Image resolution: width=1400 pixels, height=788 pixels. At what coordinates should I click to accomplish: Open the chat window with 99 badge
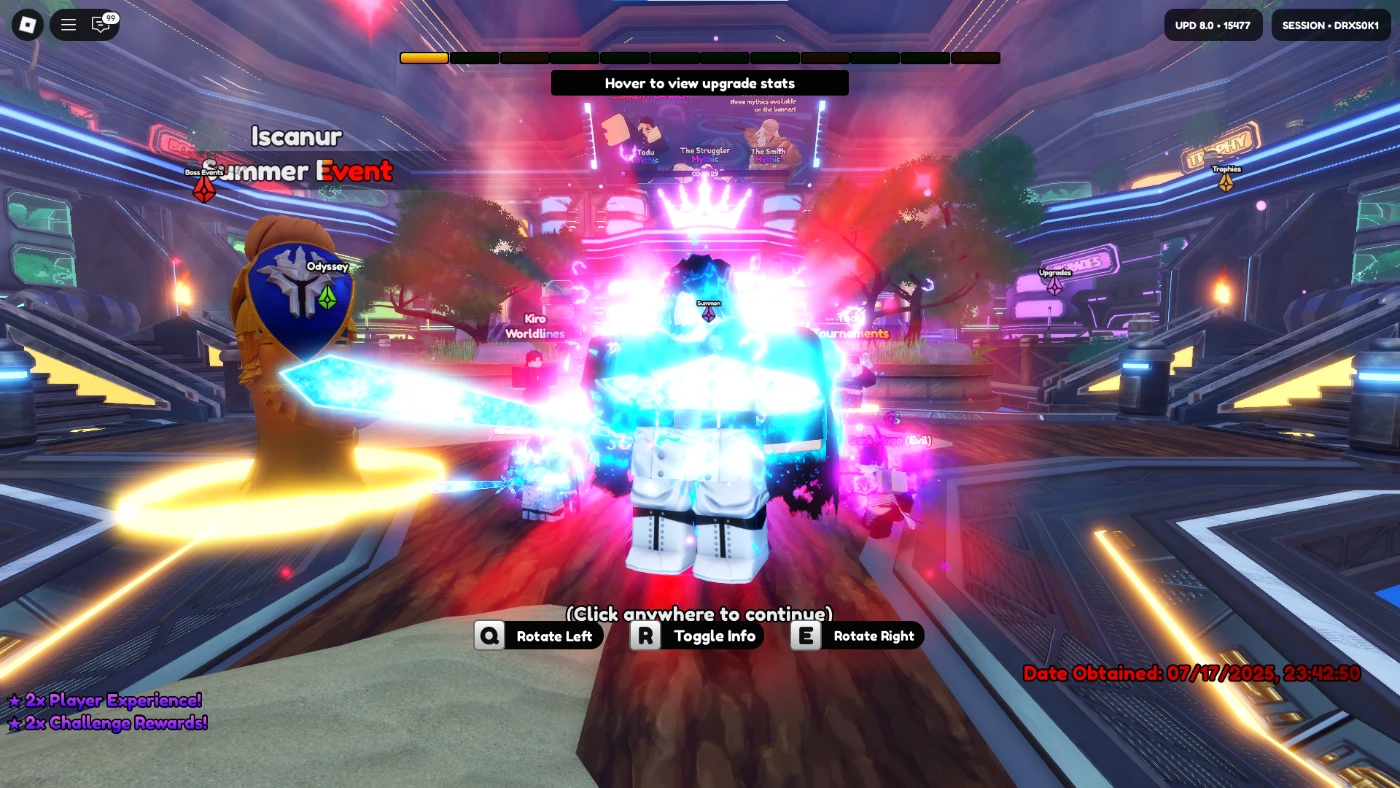[102, 25]
